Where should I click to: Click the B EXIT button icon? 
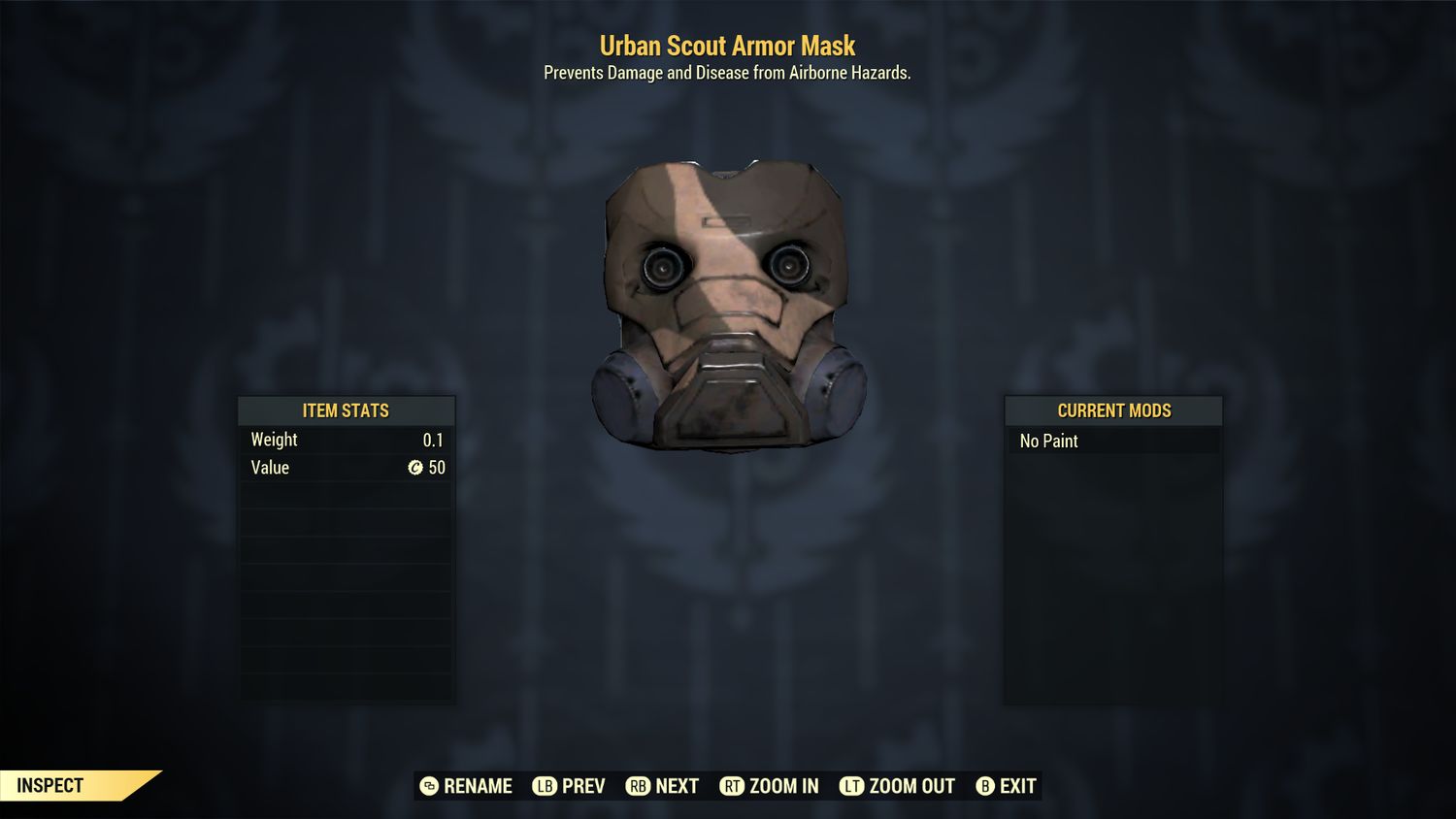pyautogui.click(x=986, y=786)
